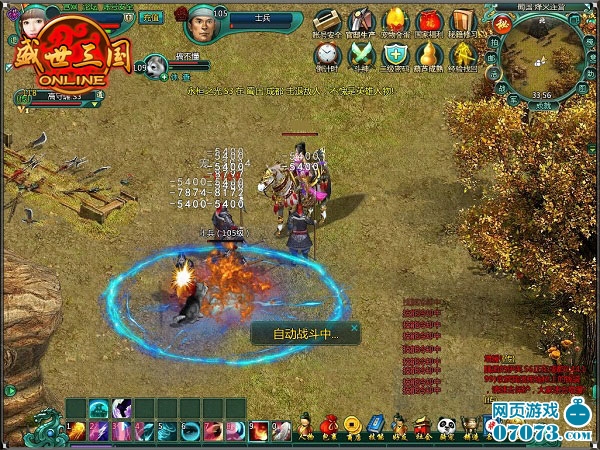600x450 pixels.
Task: Click the 葫芦成熟 gourd icon
Action: click(x=429, y=54)
